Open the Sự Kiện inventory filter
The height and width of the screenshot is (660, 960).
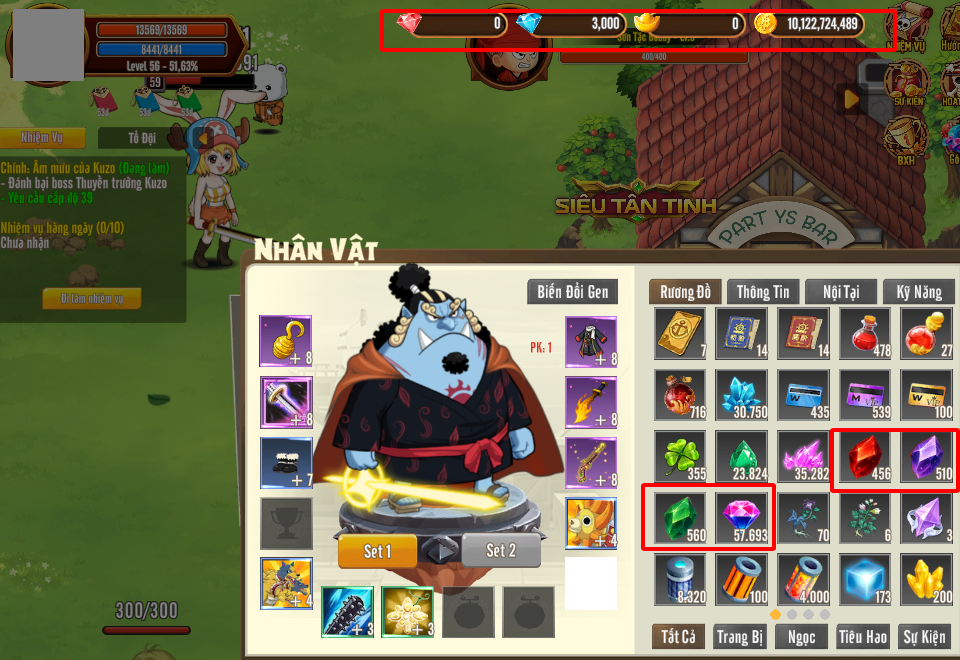pos(924,636)
